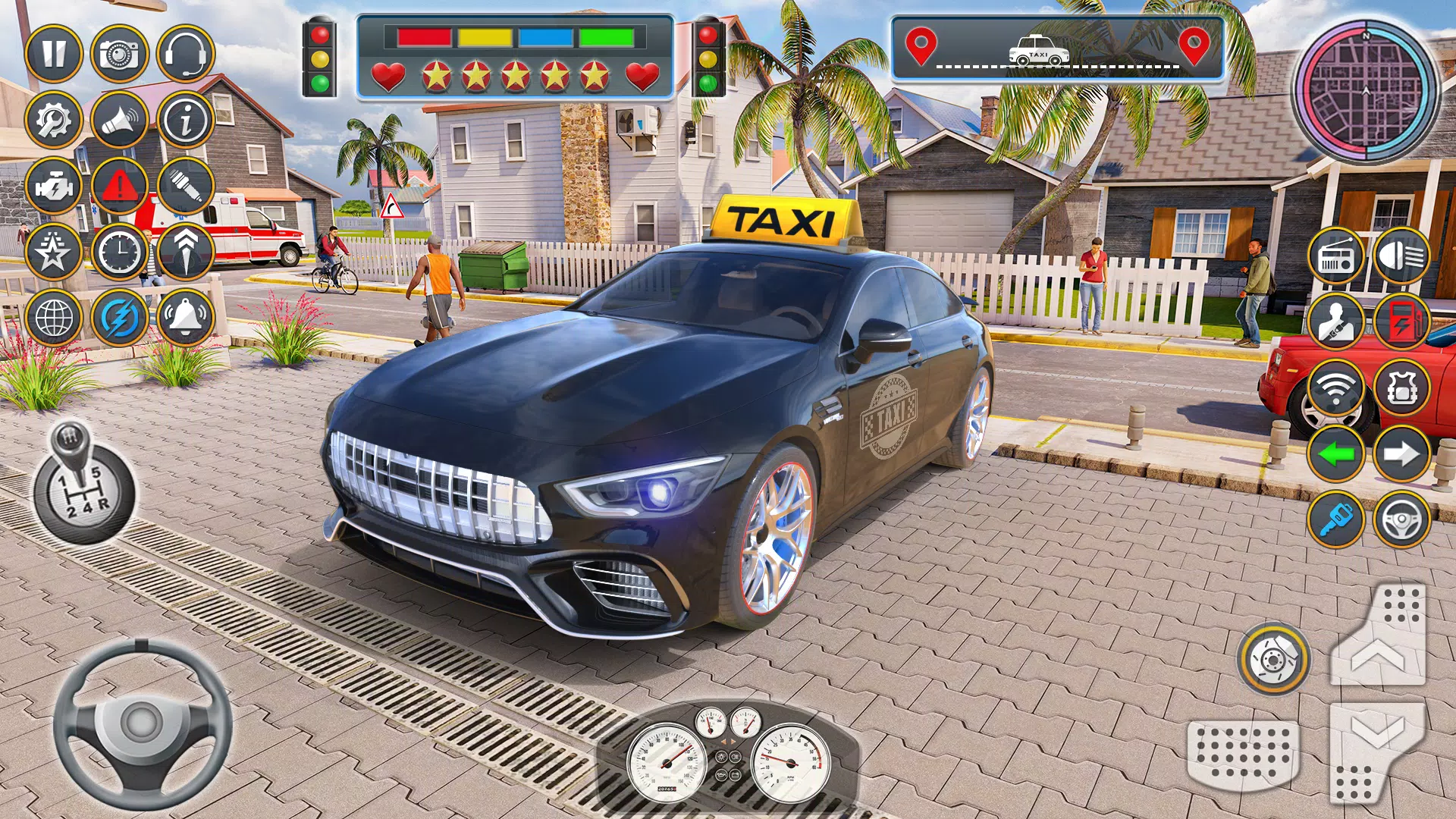Show the info button
Image resolution: width=1456 pixels, height=819 pixels.
[185, 120]
